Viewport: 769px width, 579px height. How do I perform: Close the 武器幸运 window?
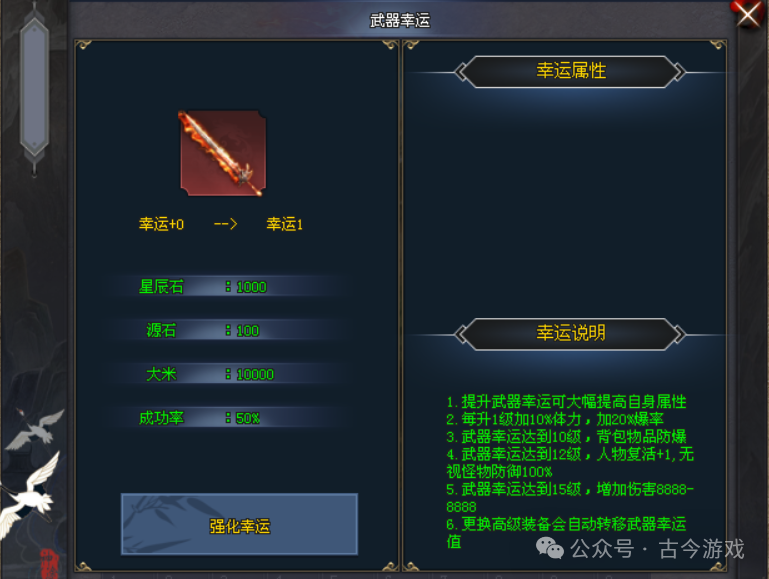pyautogui.click(x=749, y=14)
